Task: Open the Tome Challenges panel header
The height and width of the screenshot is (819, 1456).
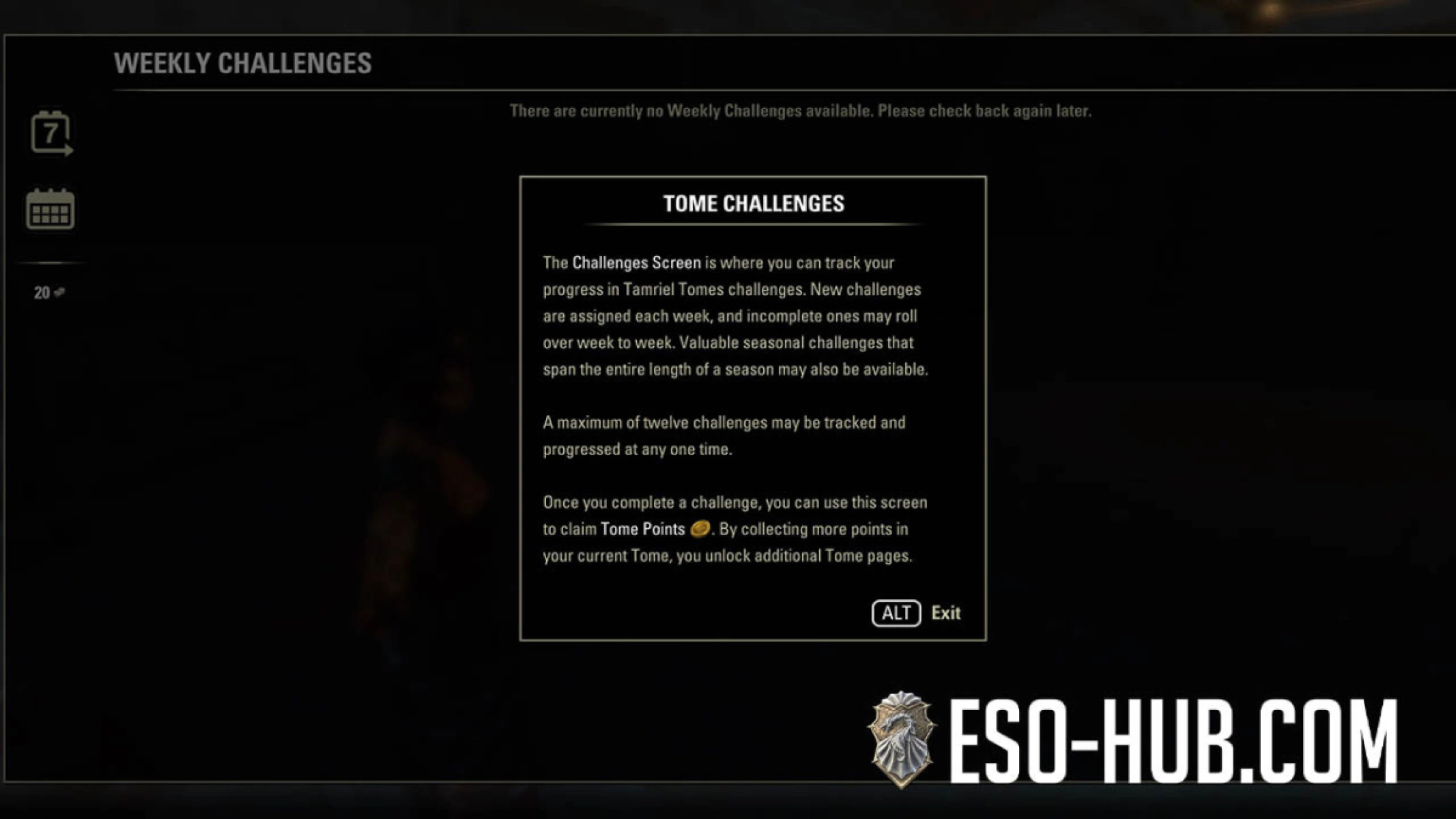Action: pyautogui.click(x=754, y=203)
